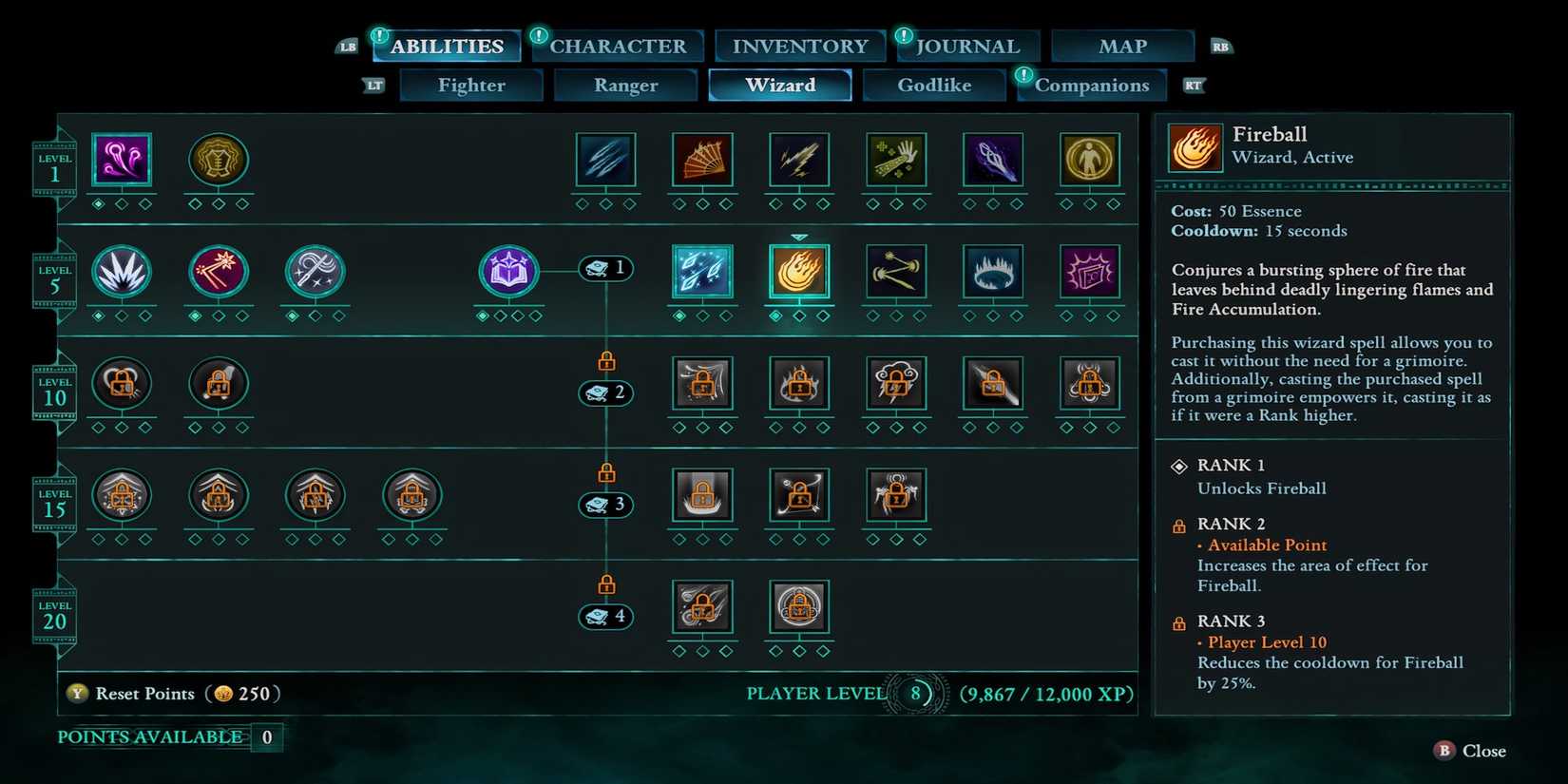Open the frost shards spell at level 1
The image size is (1568, 784).
point(605,162)
